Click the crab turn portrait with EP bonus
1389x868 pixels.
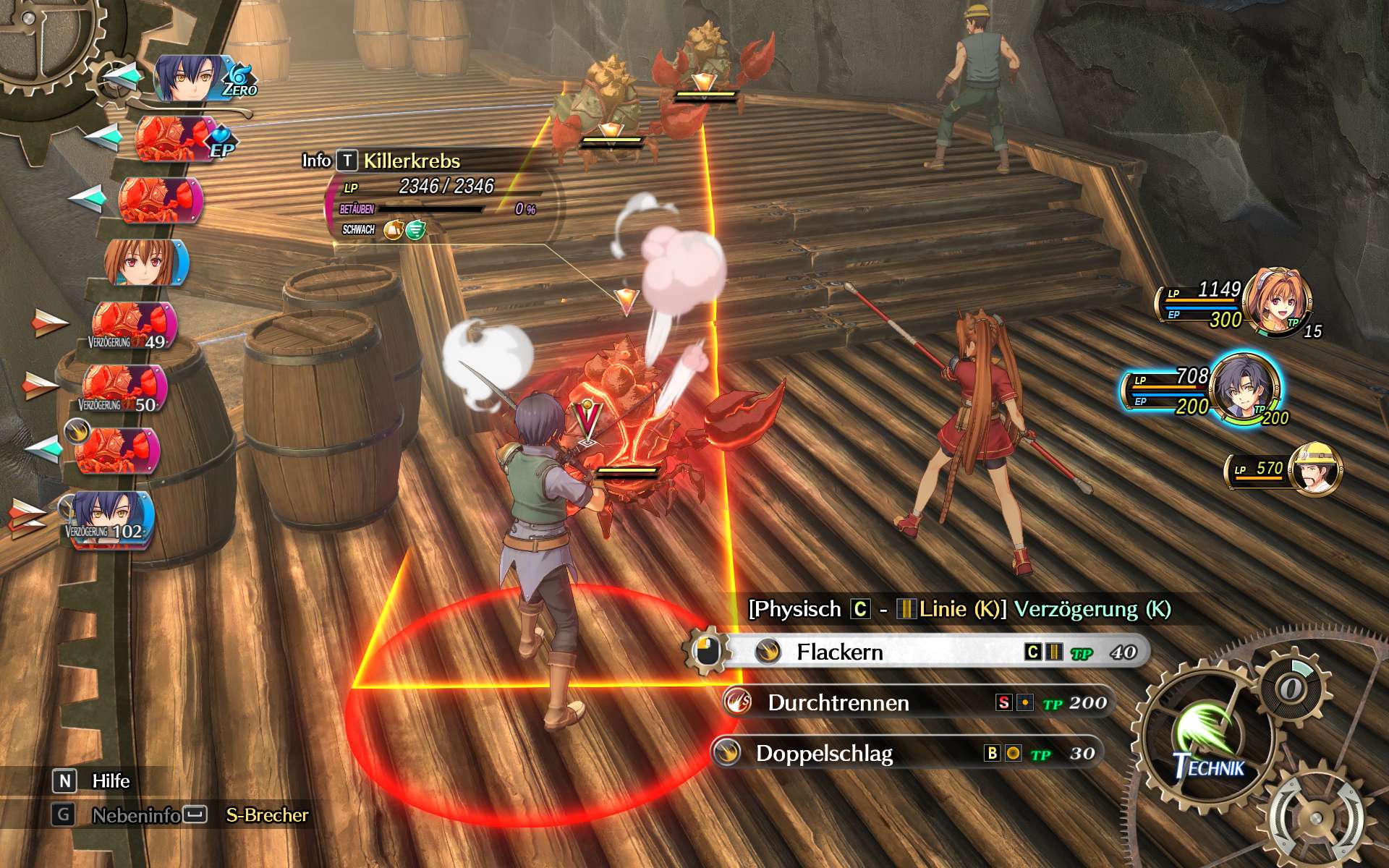coord(174,138)
